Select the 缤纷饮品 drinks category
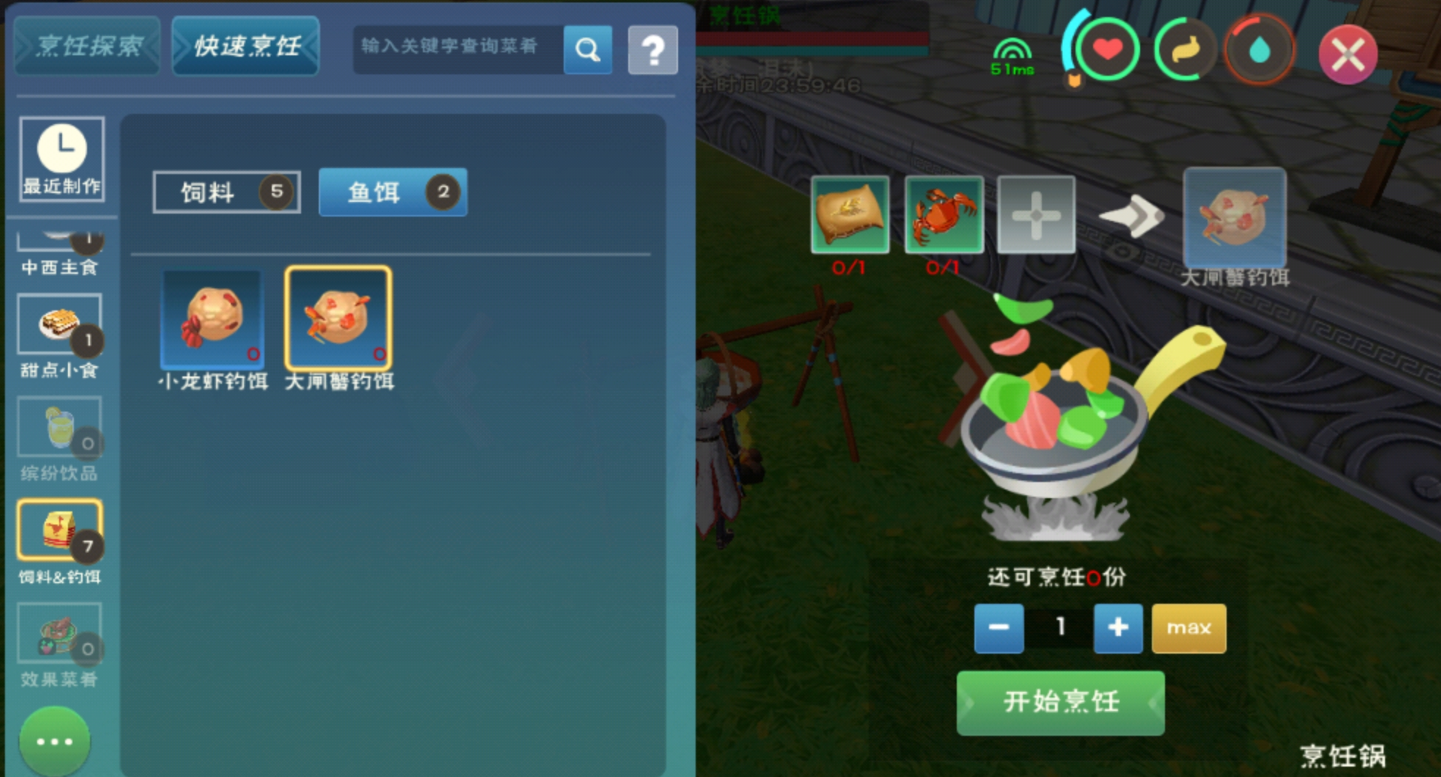 [x=61, y=430]
